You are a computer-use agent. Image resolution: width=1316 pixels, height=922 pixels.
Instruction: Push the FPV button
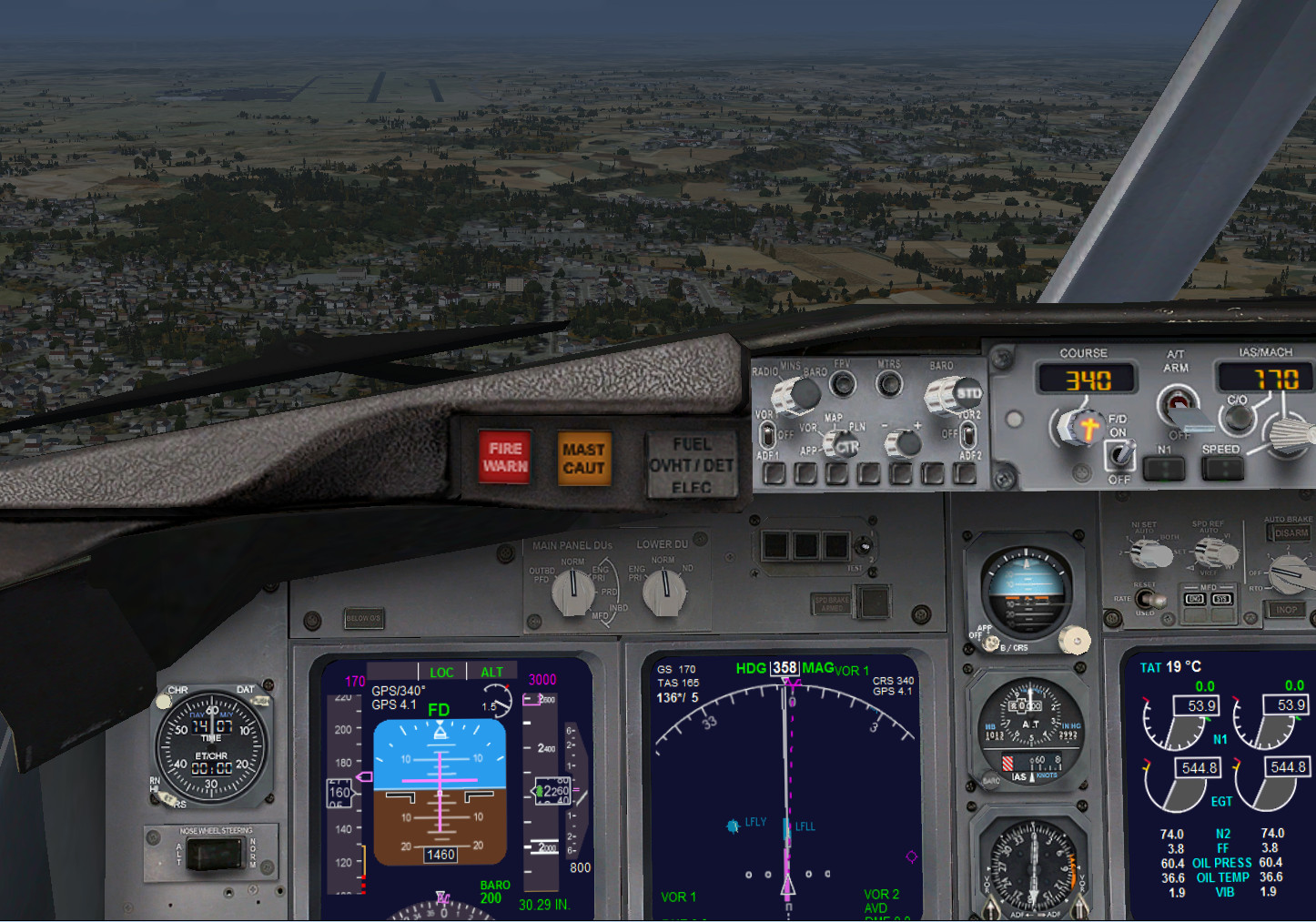coord(844,384)
